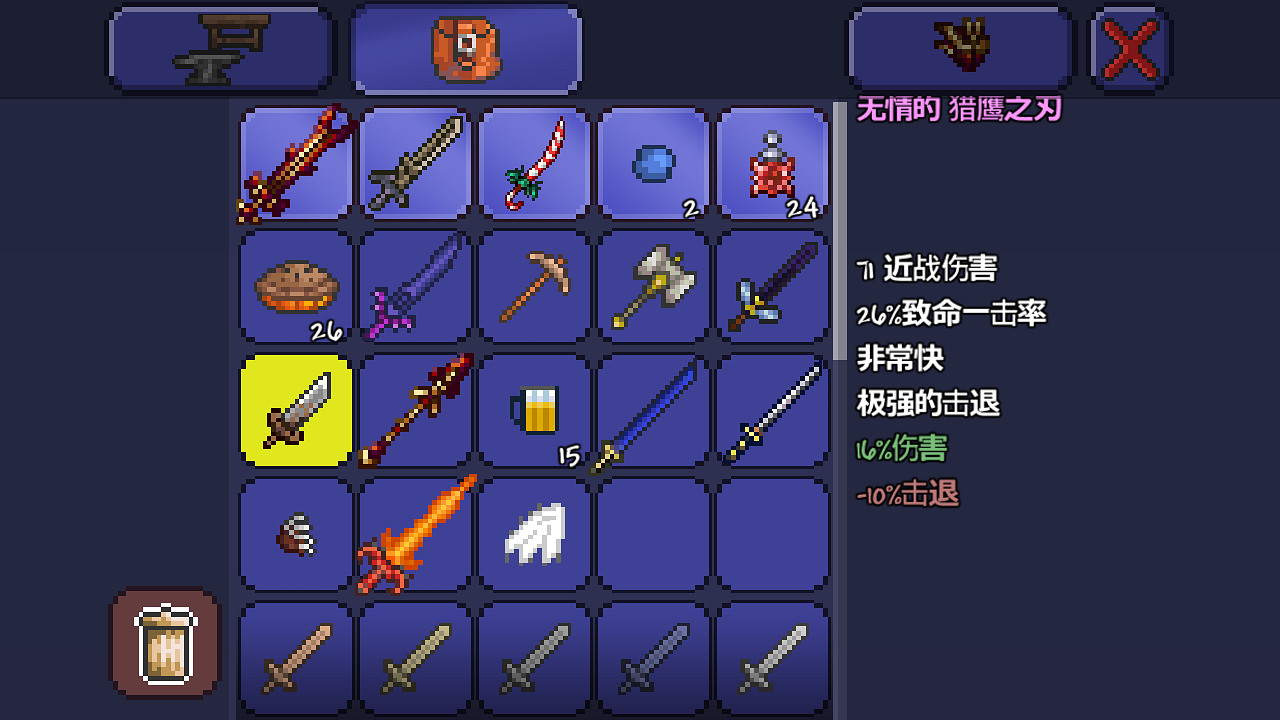This screenshot has width=1280, height=720.
Task: Select the red item with stack of 24
Action: point(773,163)
